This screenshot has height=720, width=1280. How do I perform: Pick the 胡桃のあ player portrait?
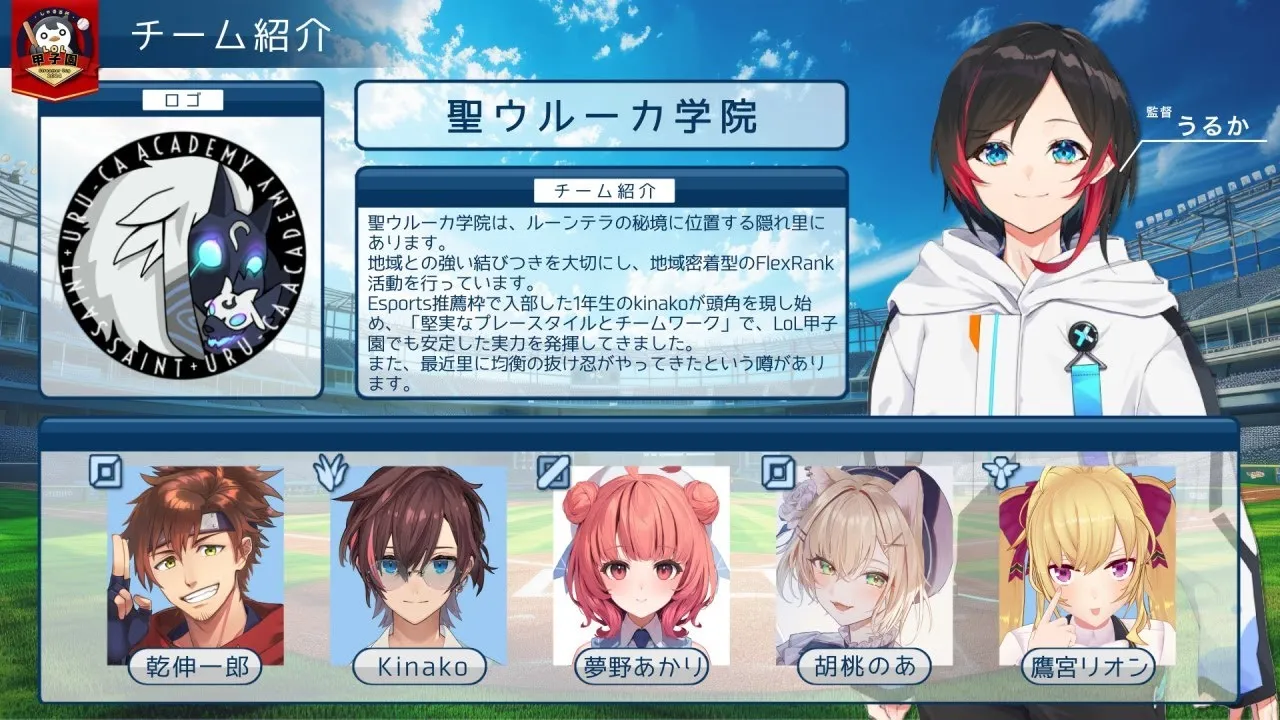(864, 560)
